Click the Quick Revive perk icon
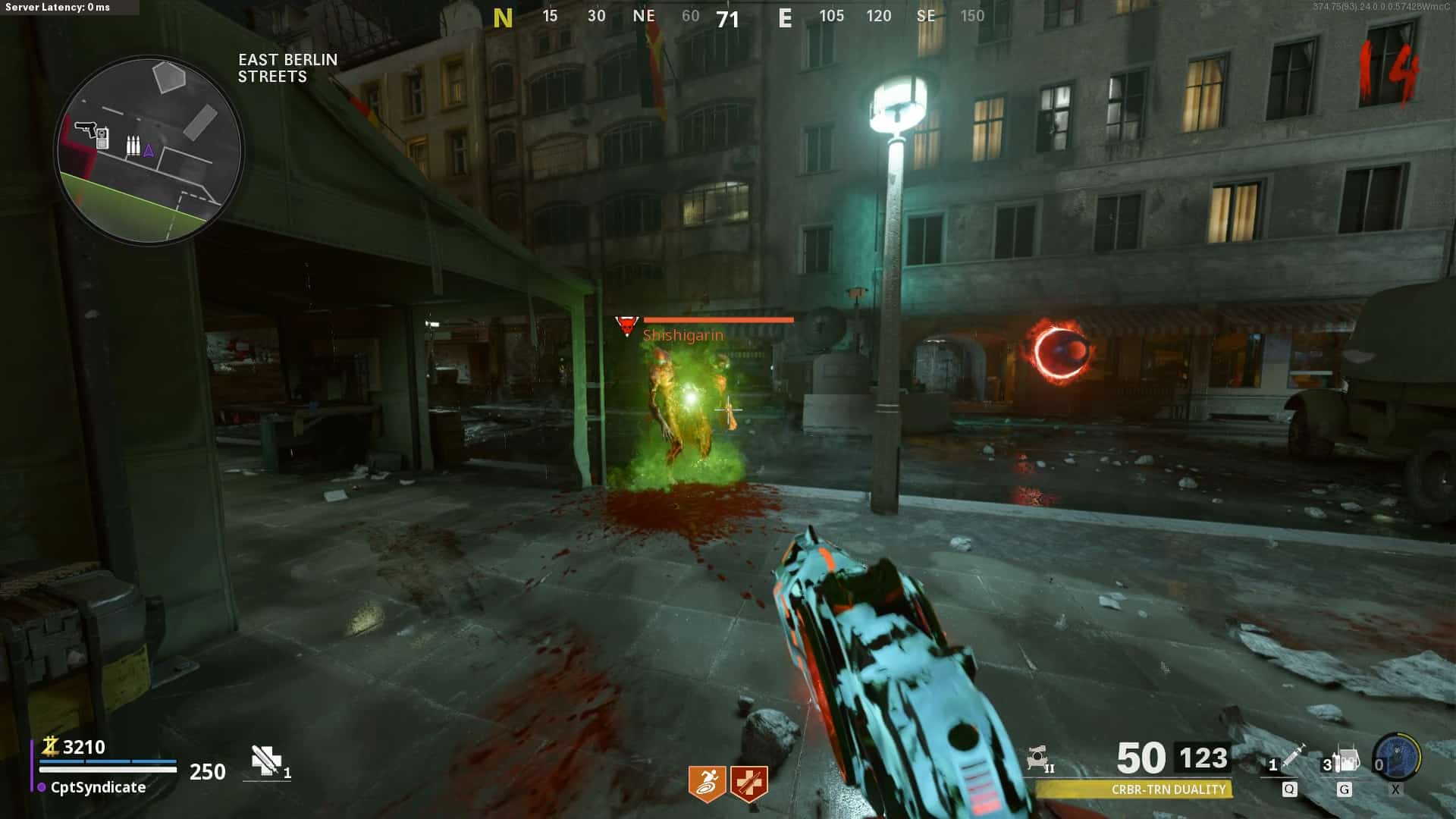 coord(749,783)
